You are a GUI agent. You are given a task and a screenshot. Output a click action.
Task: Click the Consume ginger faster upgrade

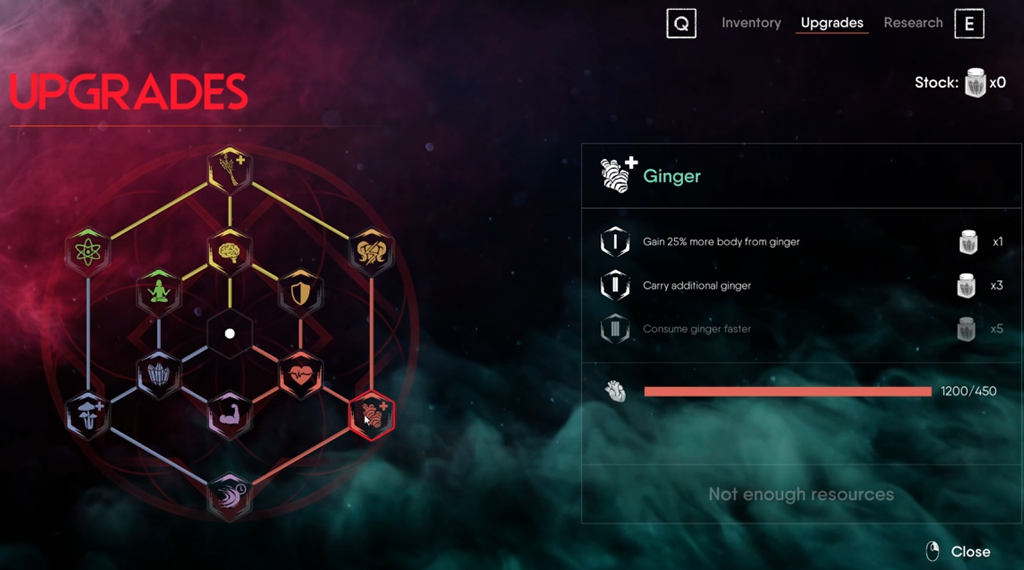pyautogui.click(x=696, y=329)
